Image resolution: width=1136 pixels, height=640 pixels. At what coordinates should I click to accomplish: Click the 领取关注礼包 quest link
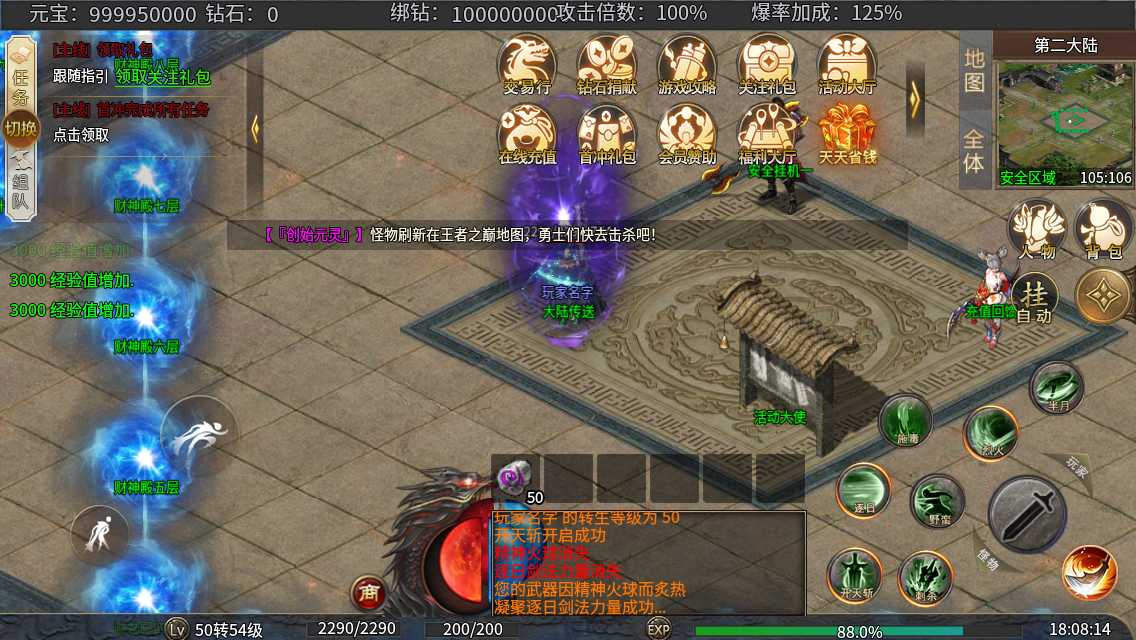tap(163, 76)
